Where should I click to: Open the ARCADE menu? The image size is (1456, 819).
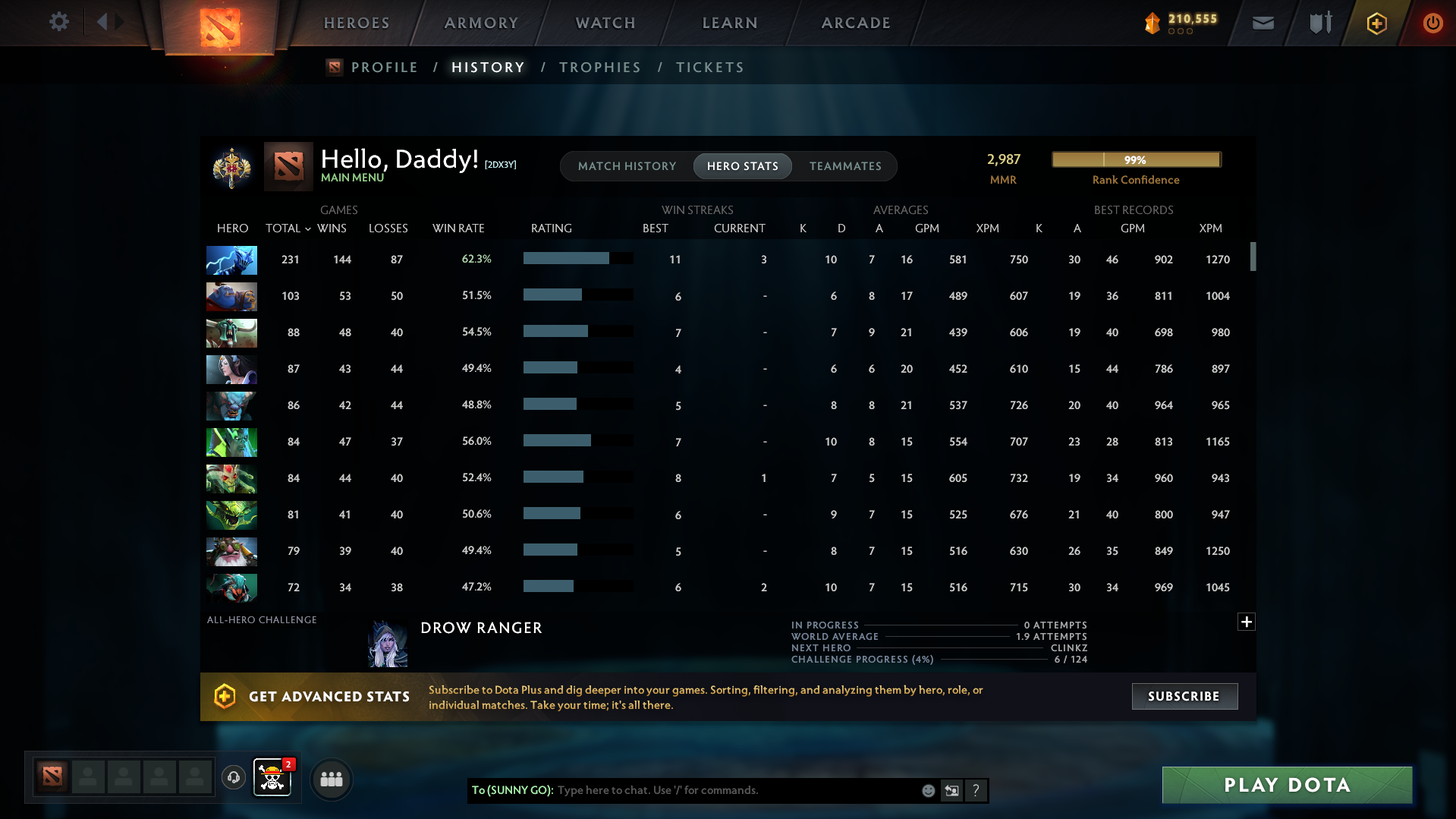pos(855,23)
